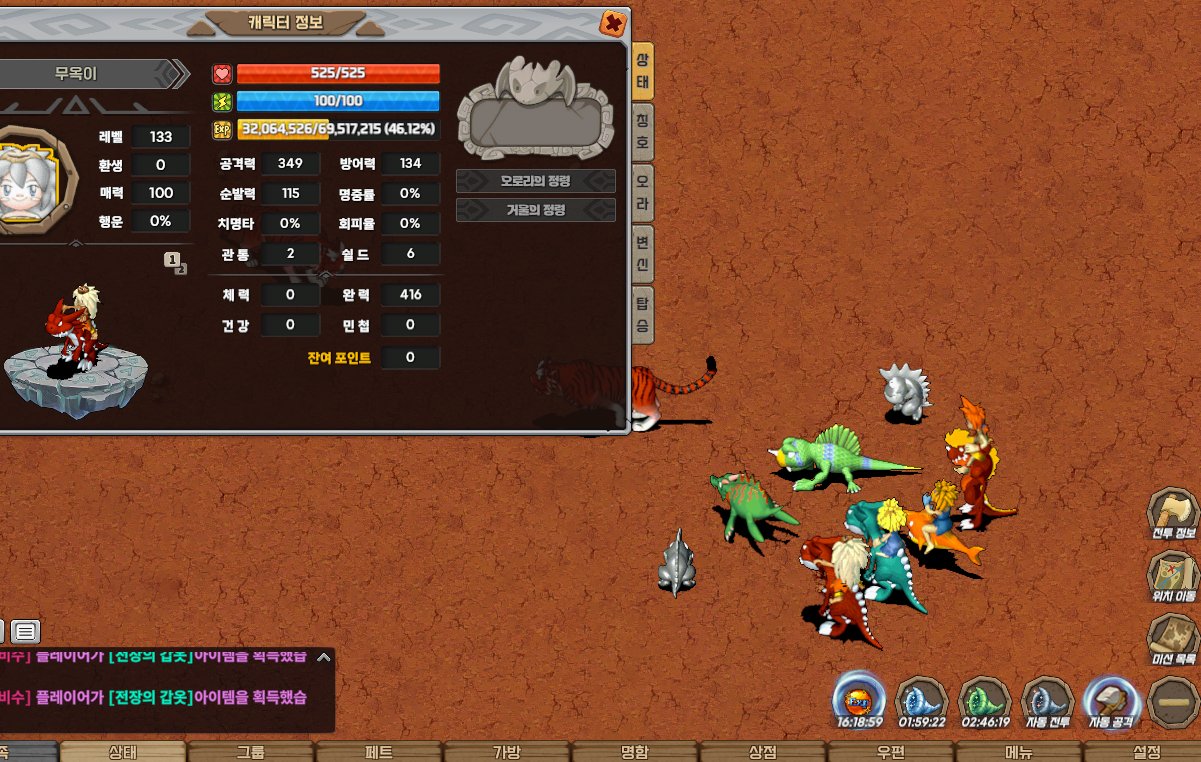Collapse the round minus button
The width and height of the screenshot is (1201, 762).
[x=1172, y=702]
